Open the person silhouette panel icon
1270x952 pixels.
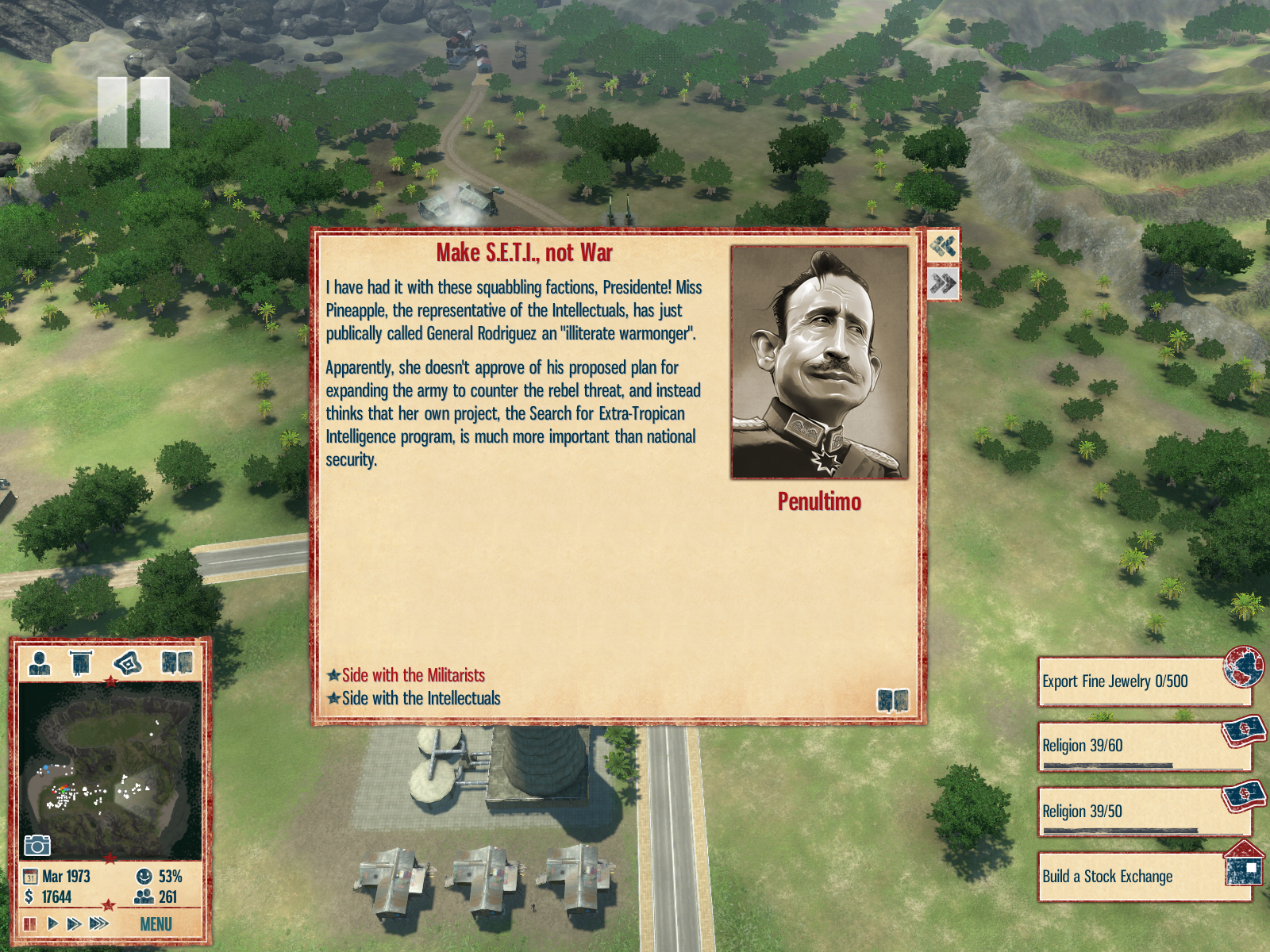coord(40,662)
